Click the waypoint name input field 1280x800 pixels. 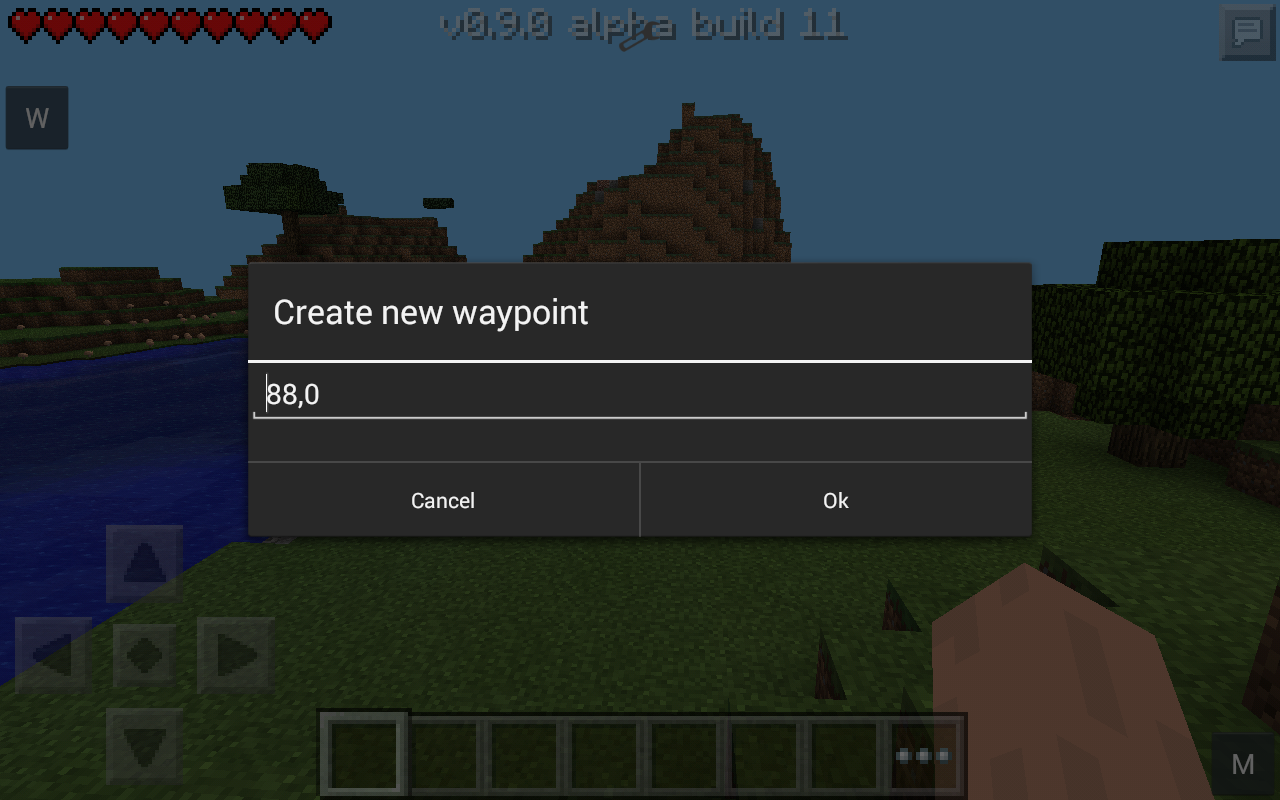(x=640, y=392)
